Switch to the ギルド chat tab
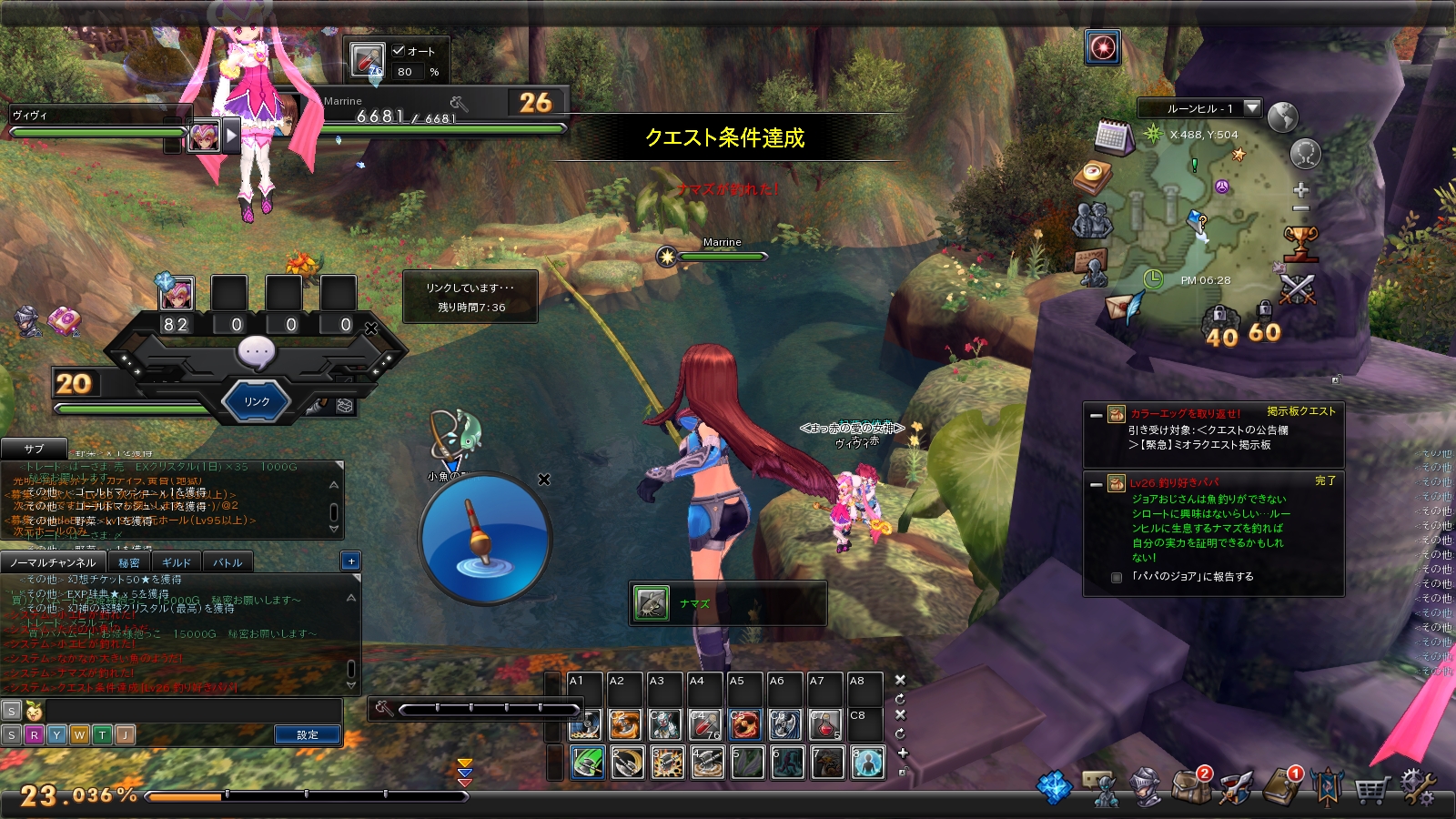This screenshot has height=819, width=1456. tap(176, 562)
